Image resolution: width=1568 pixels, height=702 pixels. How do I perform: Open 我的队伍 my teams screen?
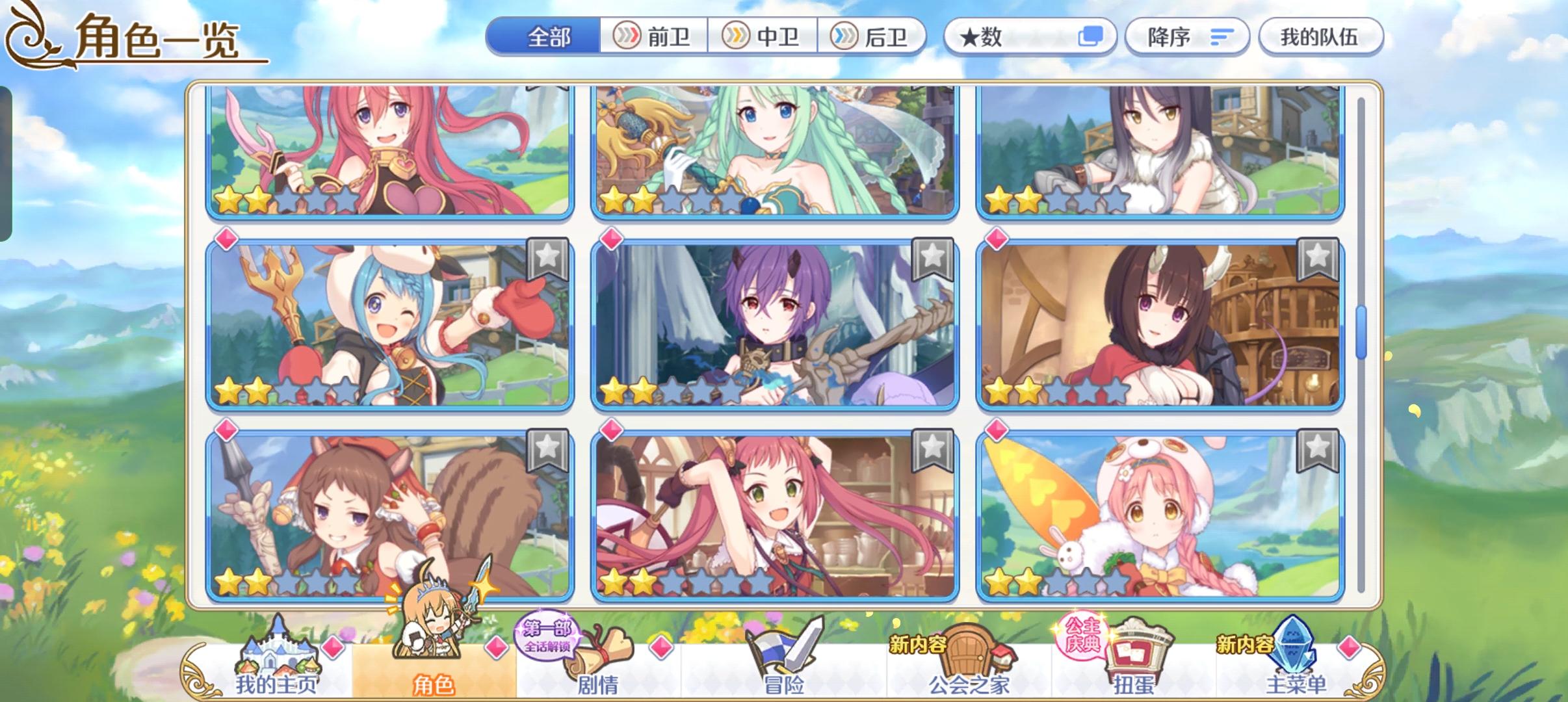tap(1322, 37)
